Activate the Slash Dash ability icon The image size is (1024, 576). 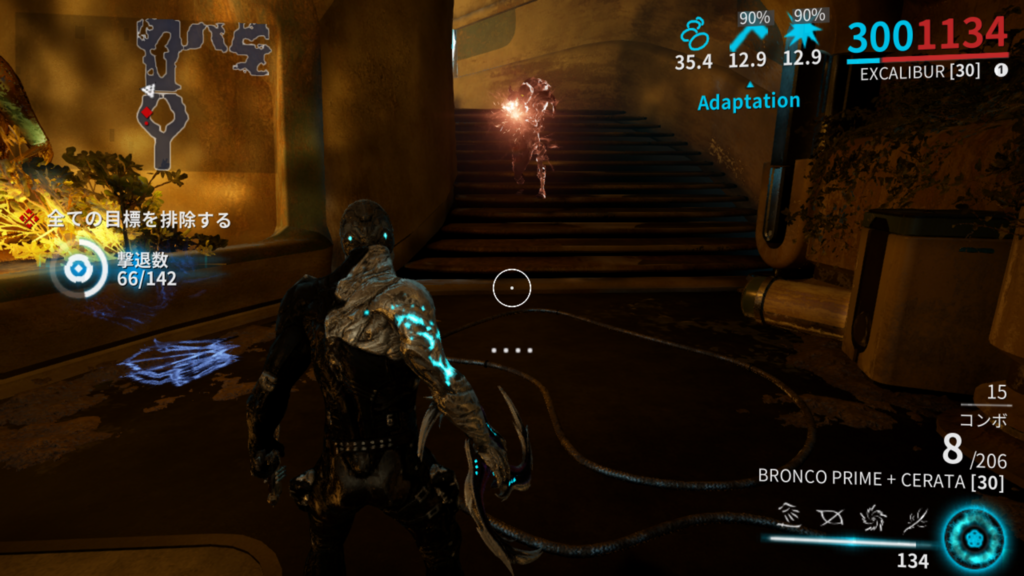[789, 518]
